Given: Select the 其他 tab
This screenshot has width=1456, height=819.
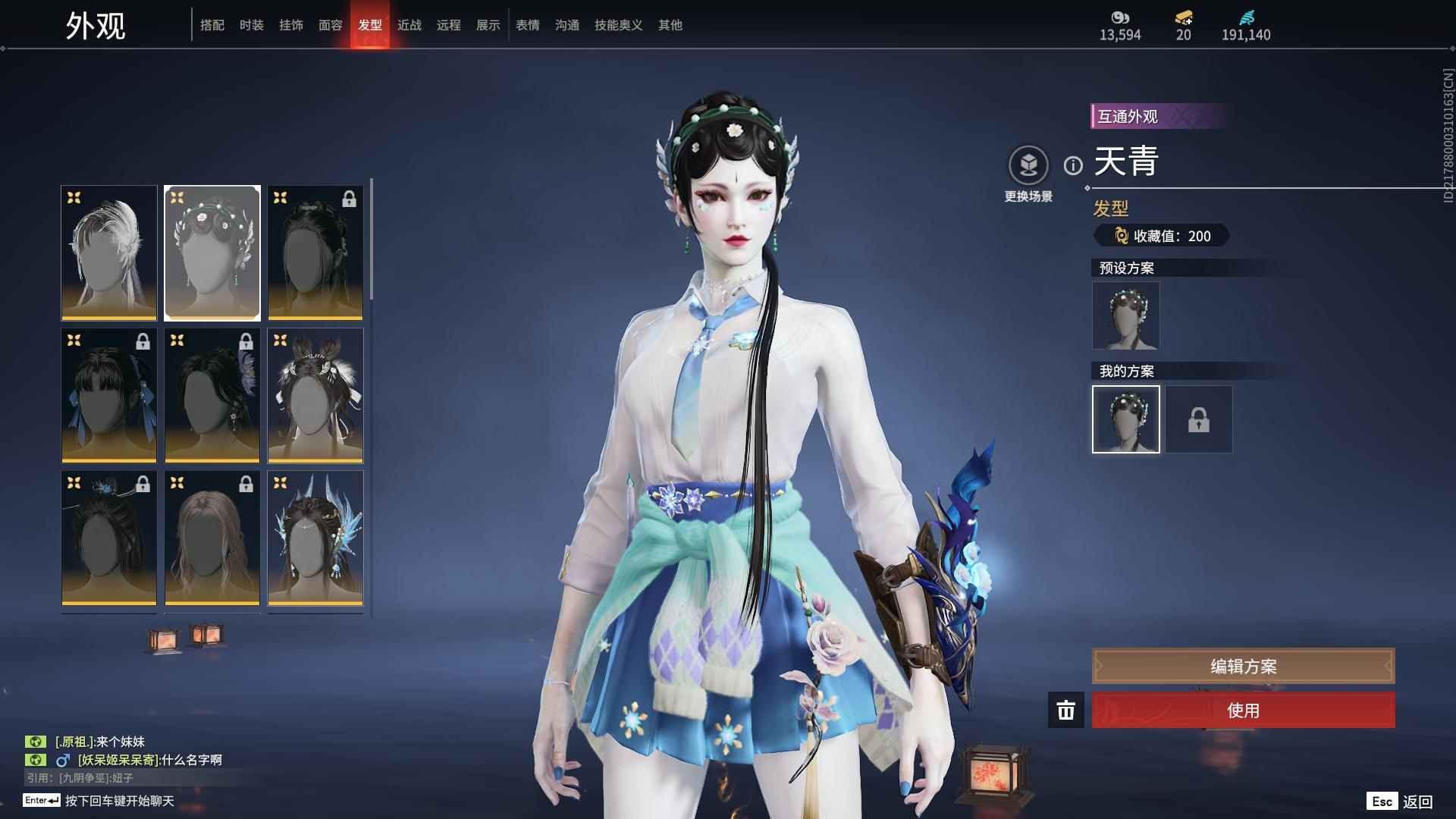Looking at the screenshot, I should click(x=670, y=25).
